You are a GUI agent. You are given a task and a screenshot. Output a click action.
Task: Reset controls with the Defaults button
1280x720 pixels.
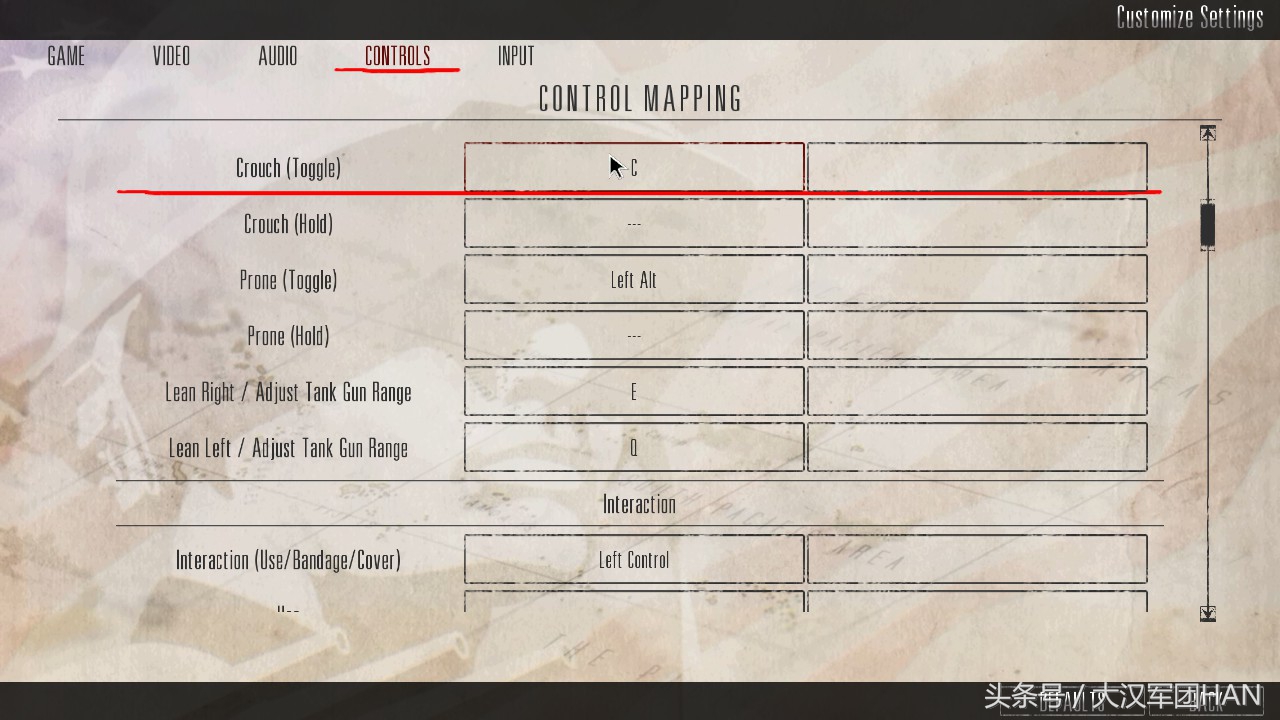[x=1073, y=702]
